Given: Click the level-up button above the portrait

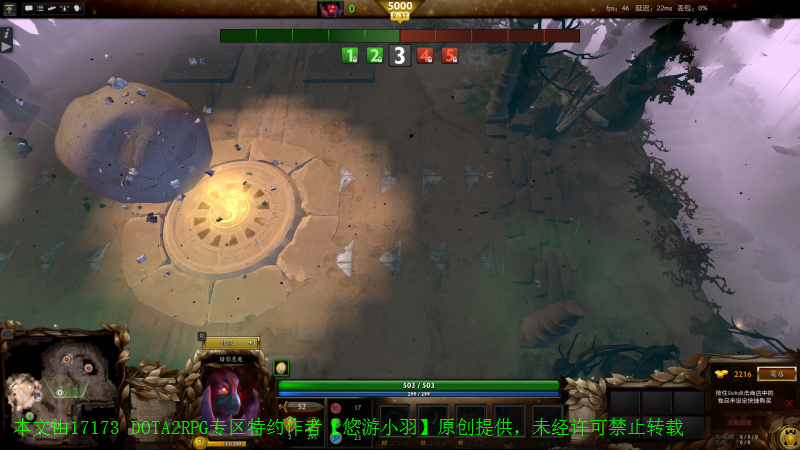Looking at the screenshot, I should pyautogui.click(x=231, y=343).
